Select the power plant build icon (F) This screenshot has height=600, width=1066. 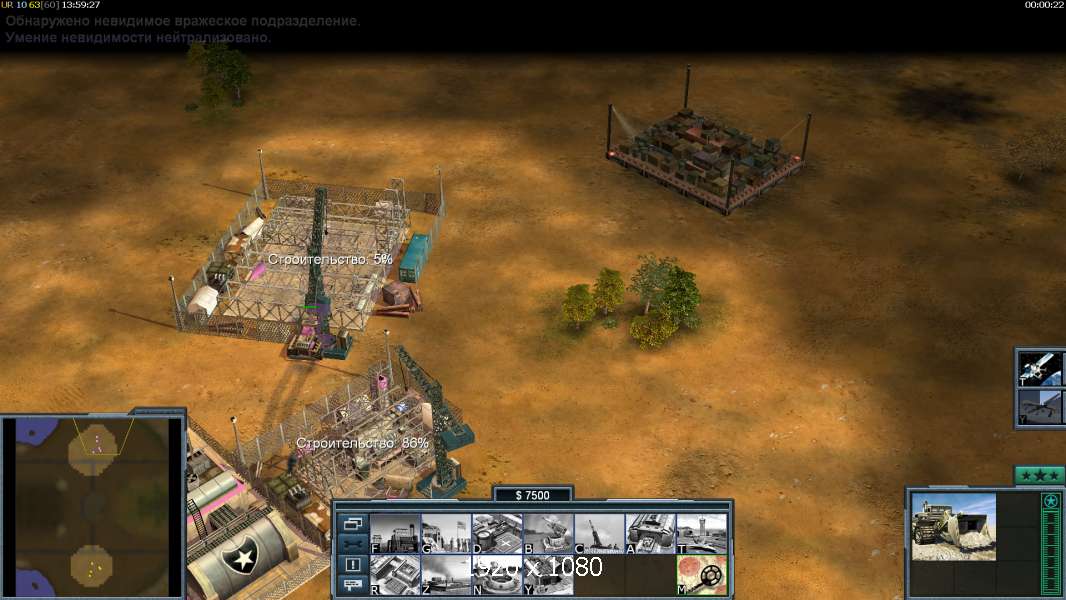click(x=395, y=534)
